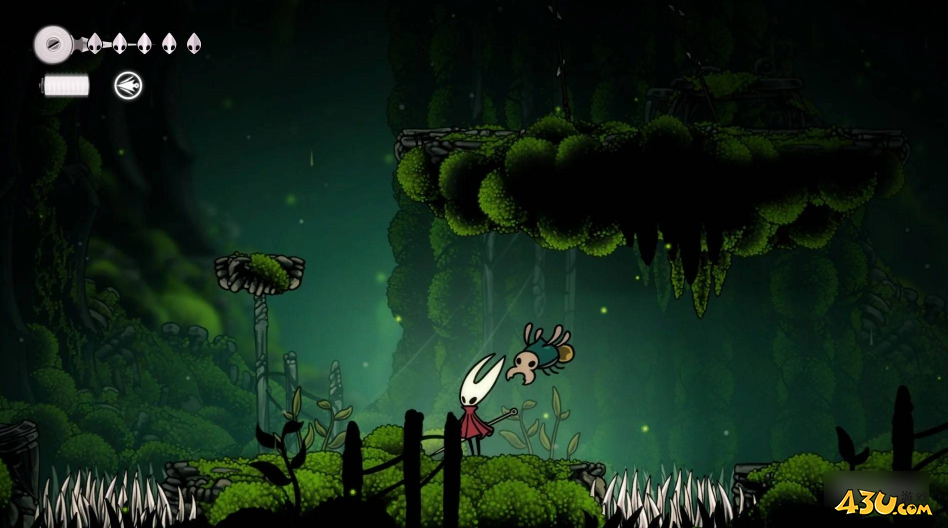
Task: Click the circular silk spool emblem
Action: [x=52, y=44]
